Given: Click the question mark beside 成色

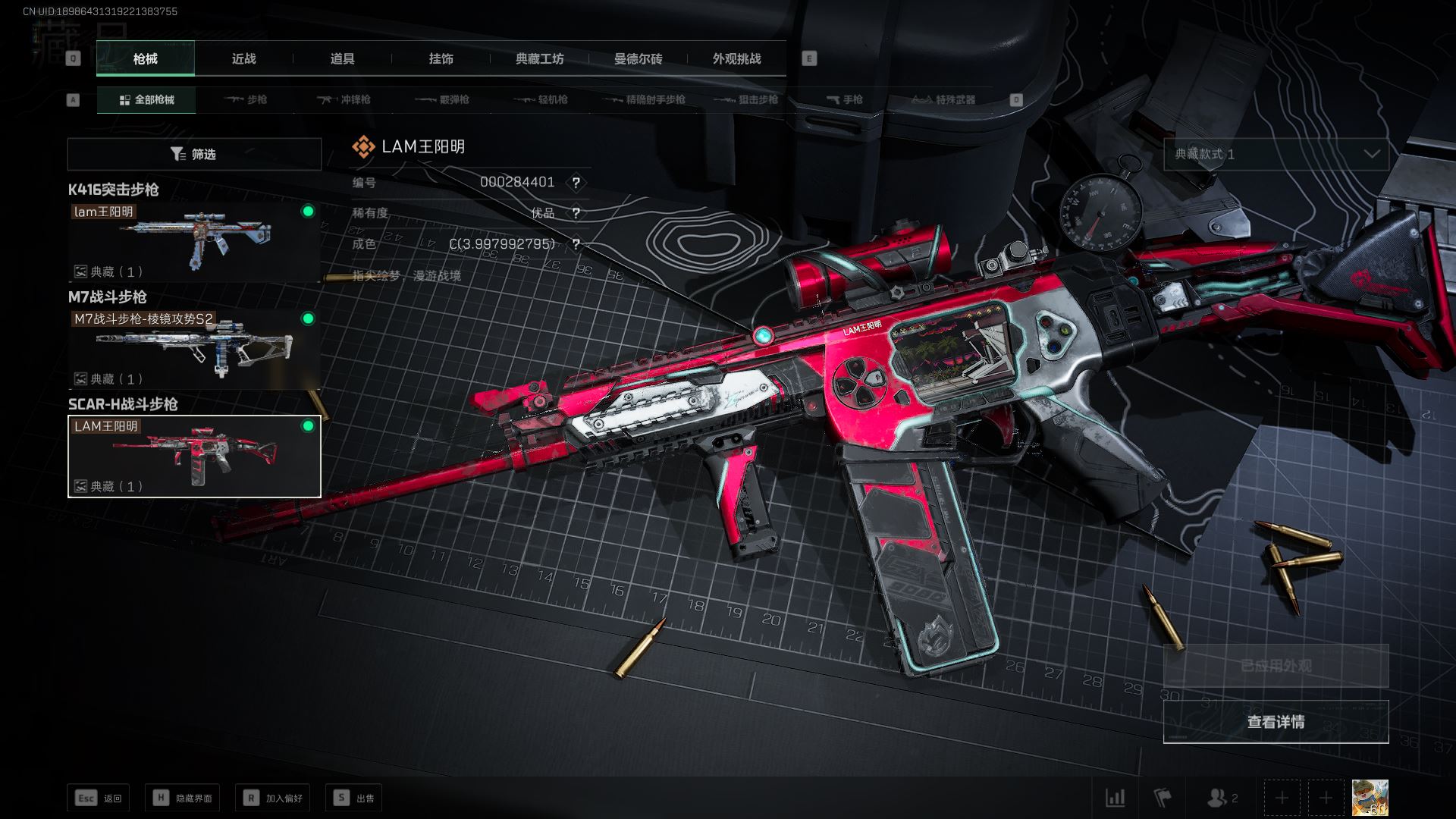Looking at the screenshot, I should tap(576, 244).
